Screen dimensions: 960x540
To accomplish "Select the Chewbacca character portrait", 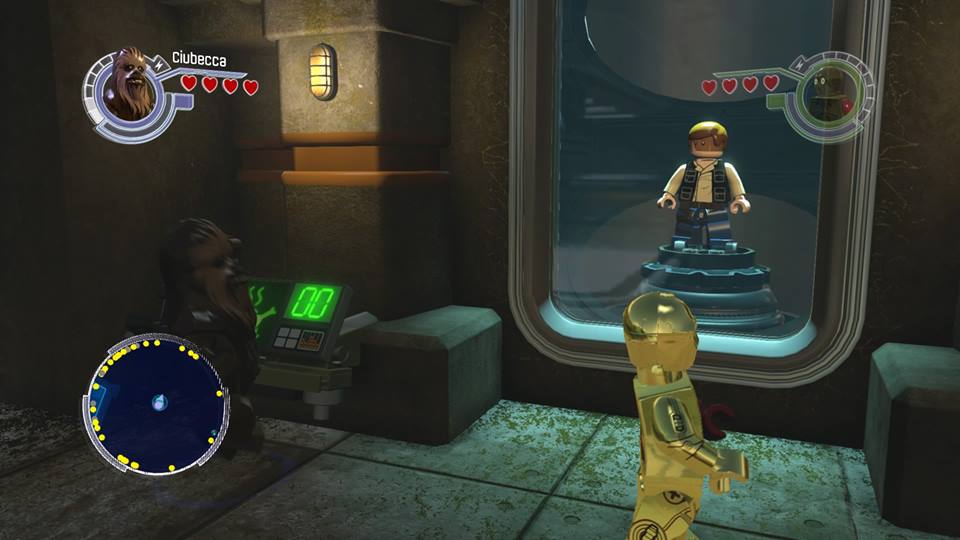I will (127, 84).
